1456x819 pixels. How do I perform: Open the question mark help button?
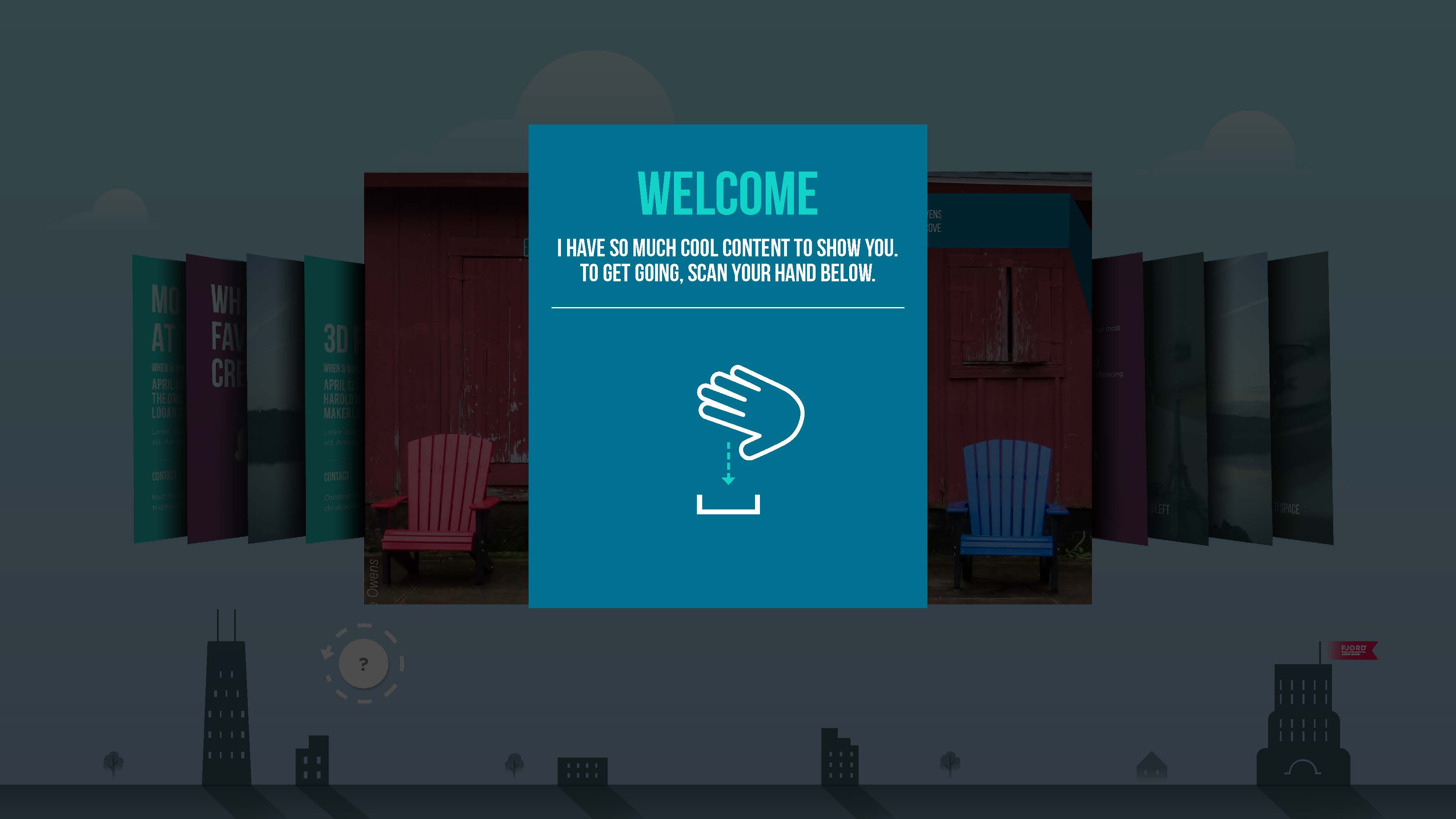(x=364, y=664)
